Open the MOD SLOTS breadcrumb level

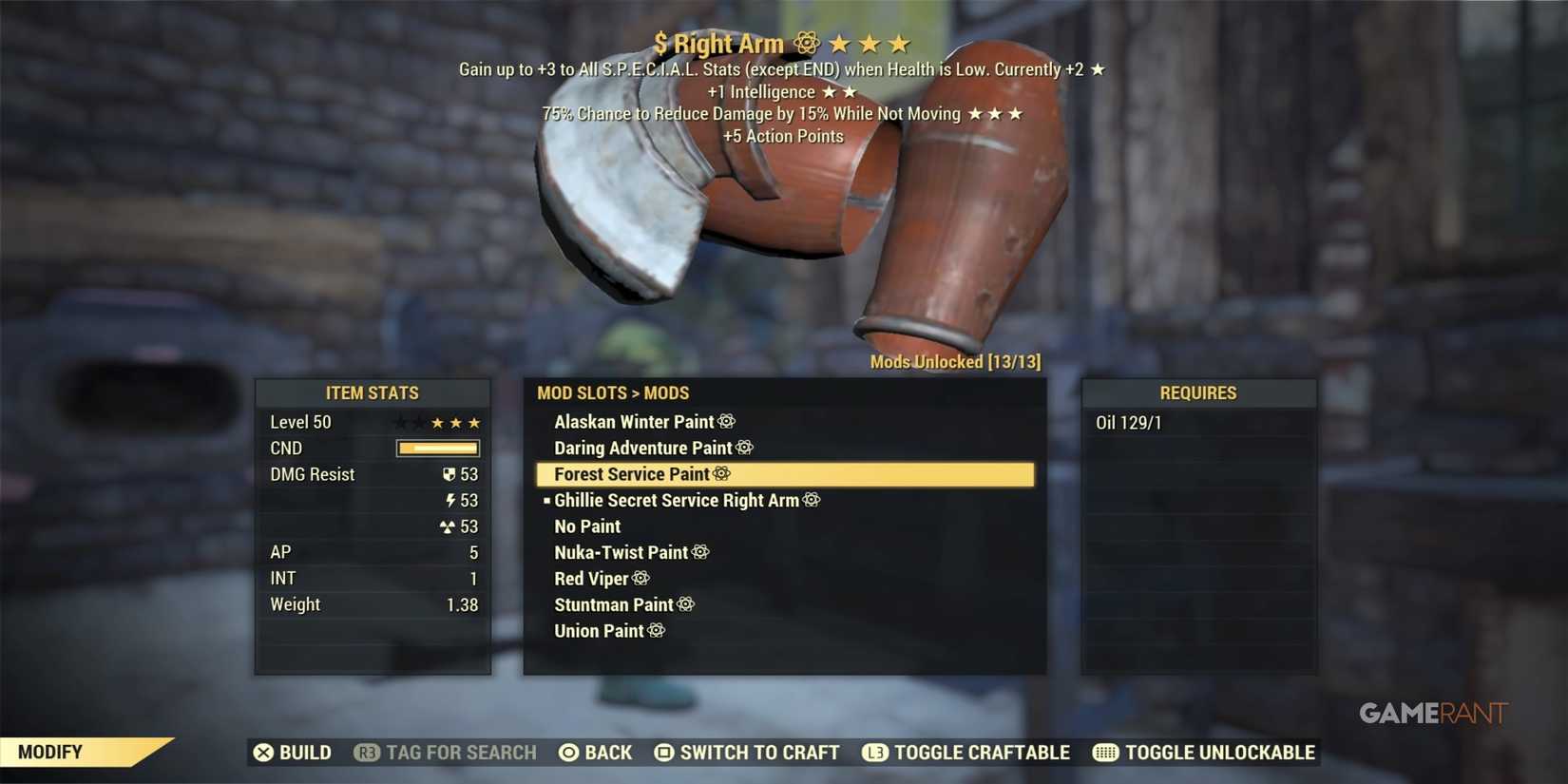tap(583, 392)
